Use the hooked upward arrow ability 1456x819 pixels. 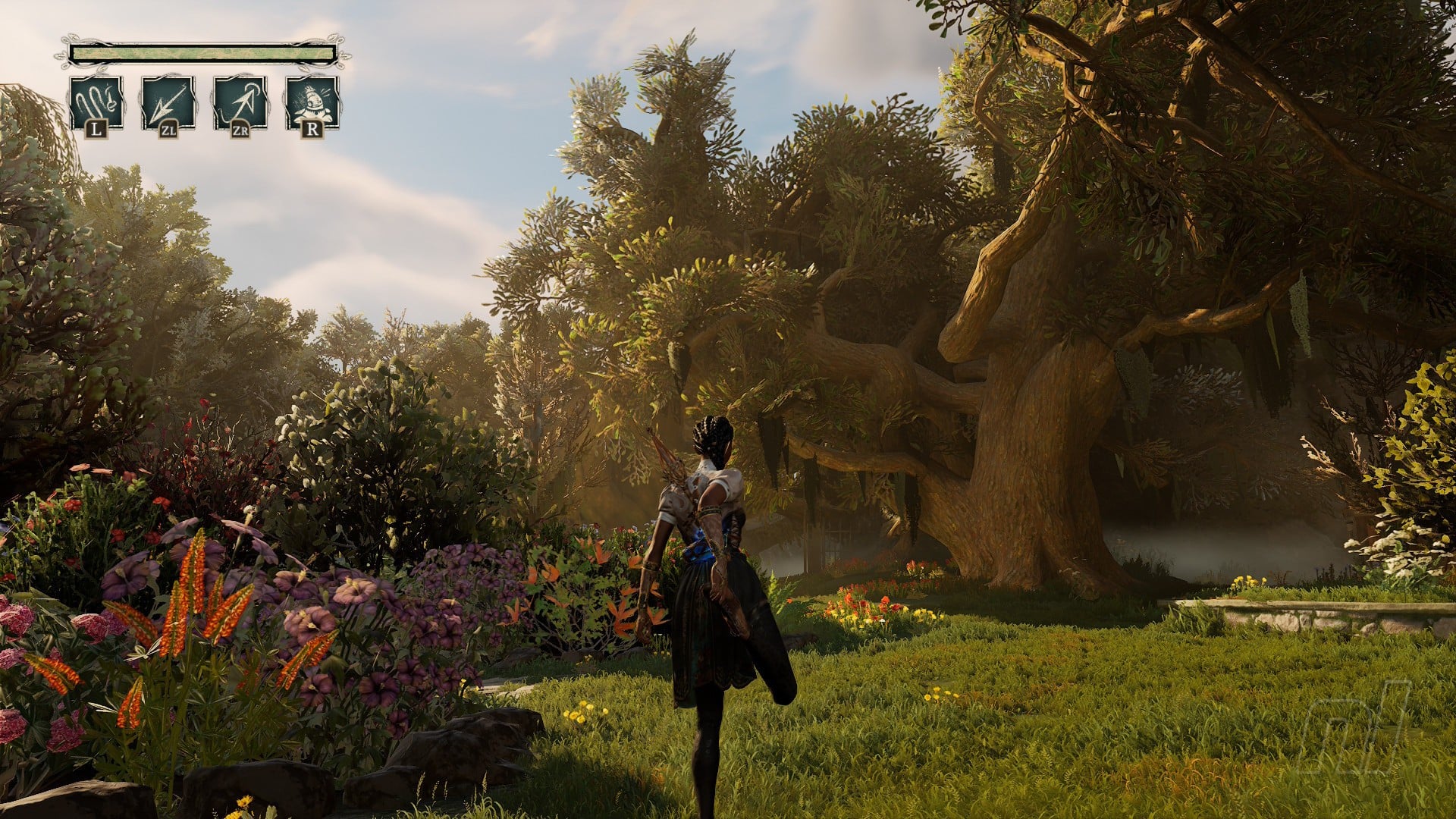240,102
